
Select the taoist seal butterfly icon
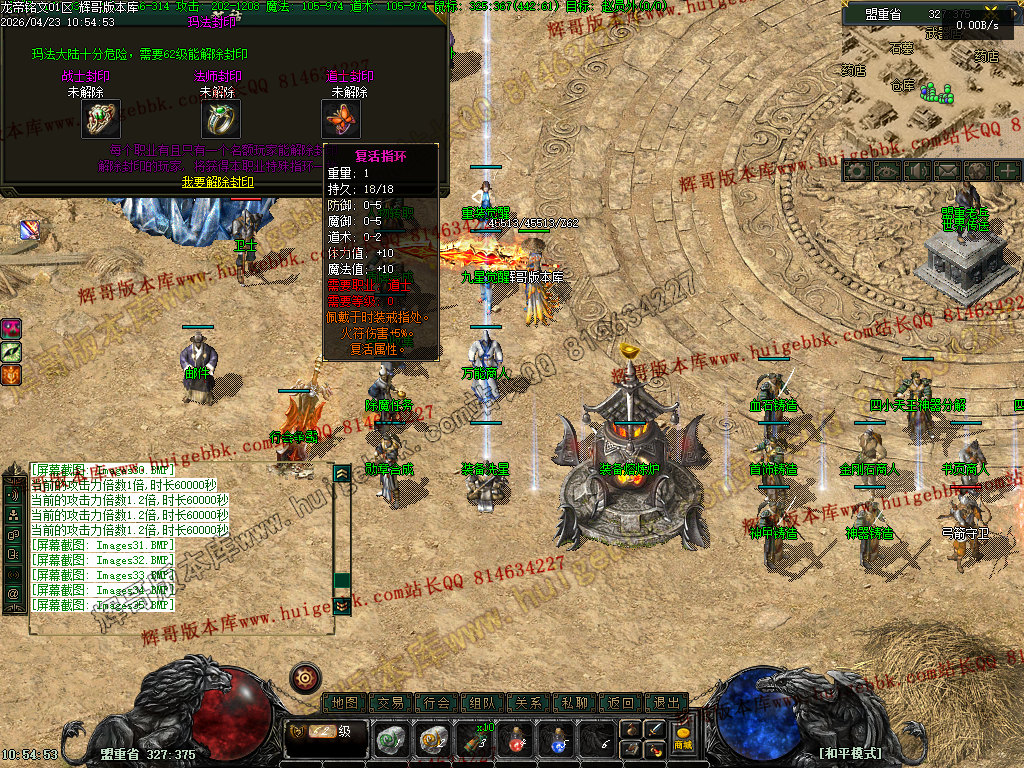[341, 119]
